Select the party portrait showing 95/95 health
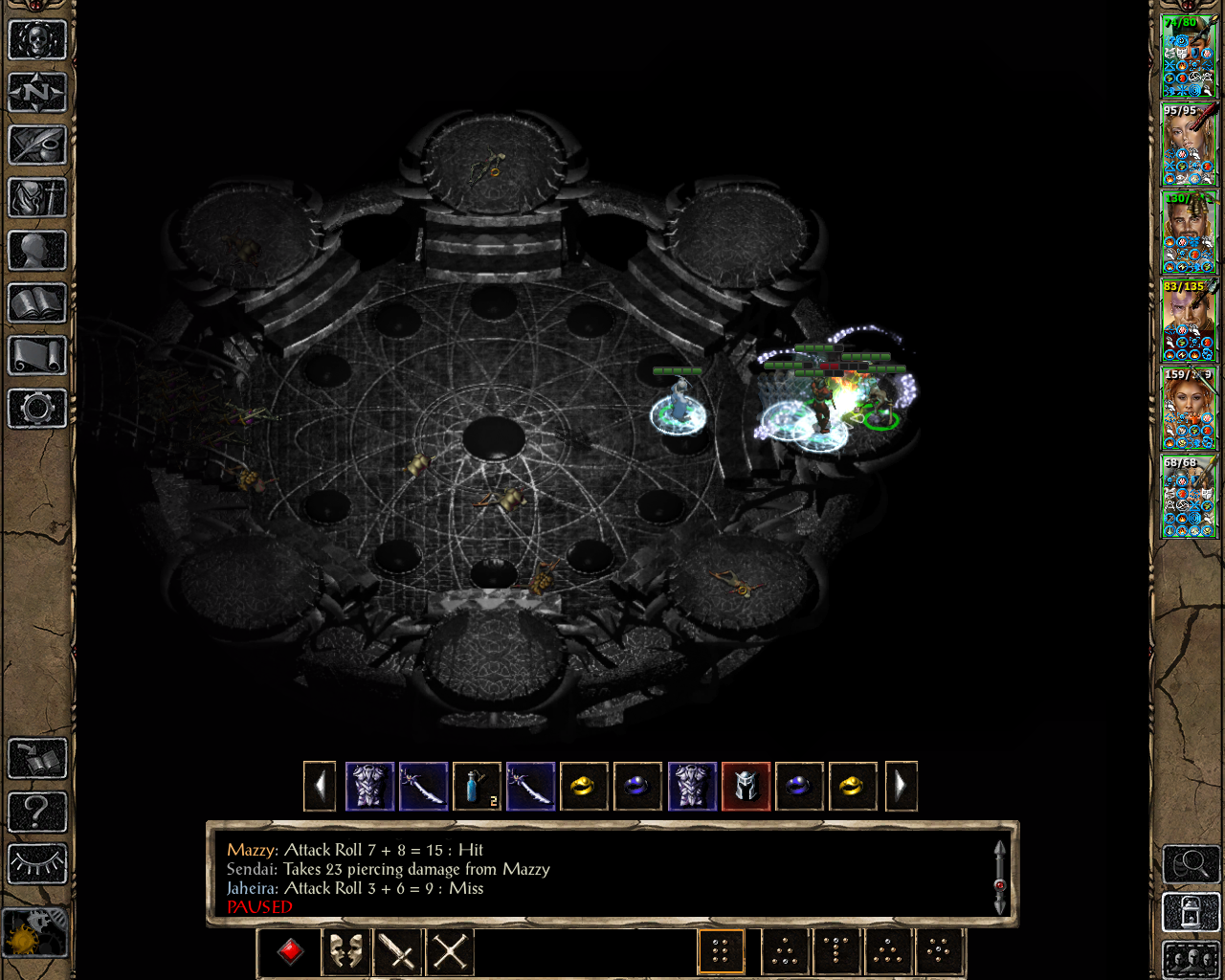 (x=1188, y=144)
